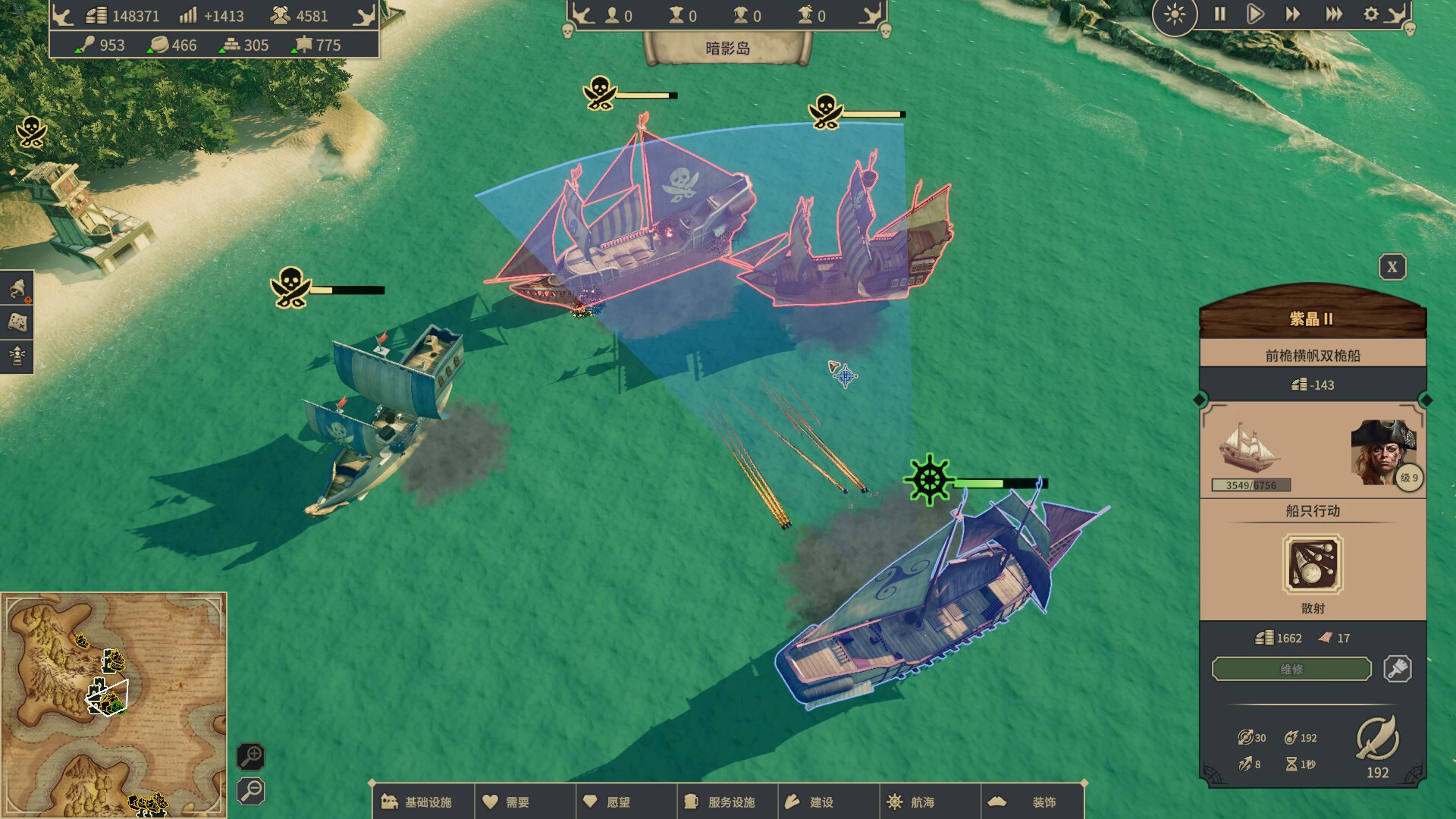Image resolution: width=1456 pixels, height=819 pixels.
Task: Select the lighthouse icon in the left sidebar
Action: pyautogui.click(x=17, y=354)
